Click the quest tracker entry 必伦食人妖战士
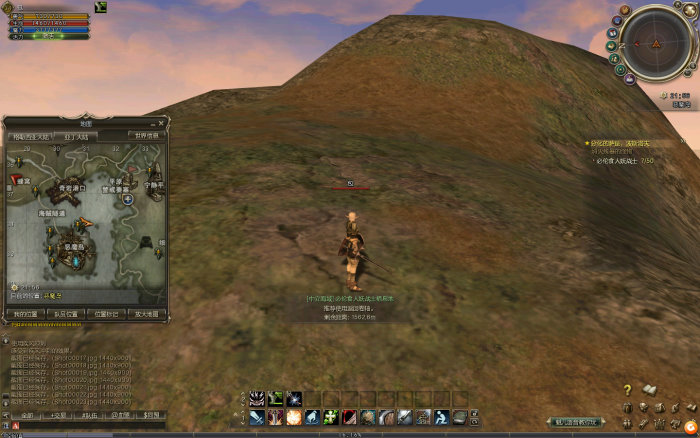The image size is (700, 438). pos(620,160)
